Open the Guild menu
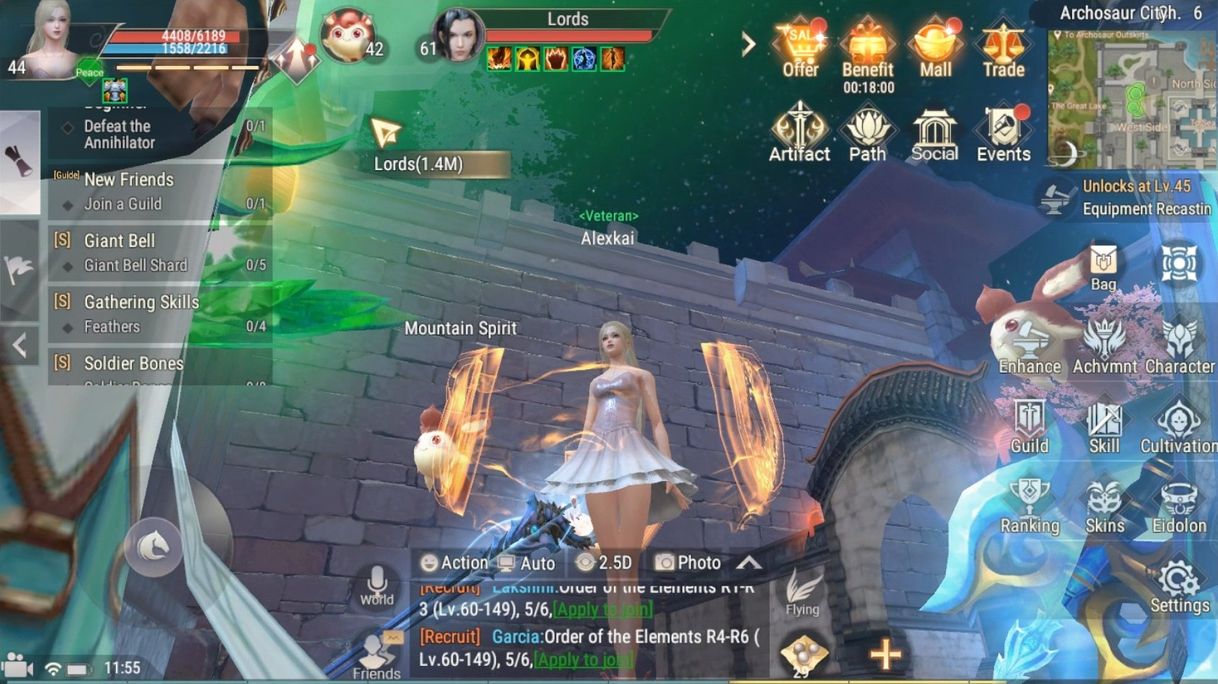This screenshot has height=684, width=1218. tap(1029, 426)
